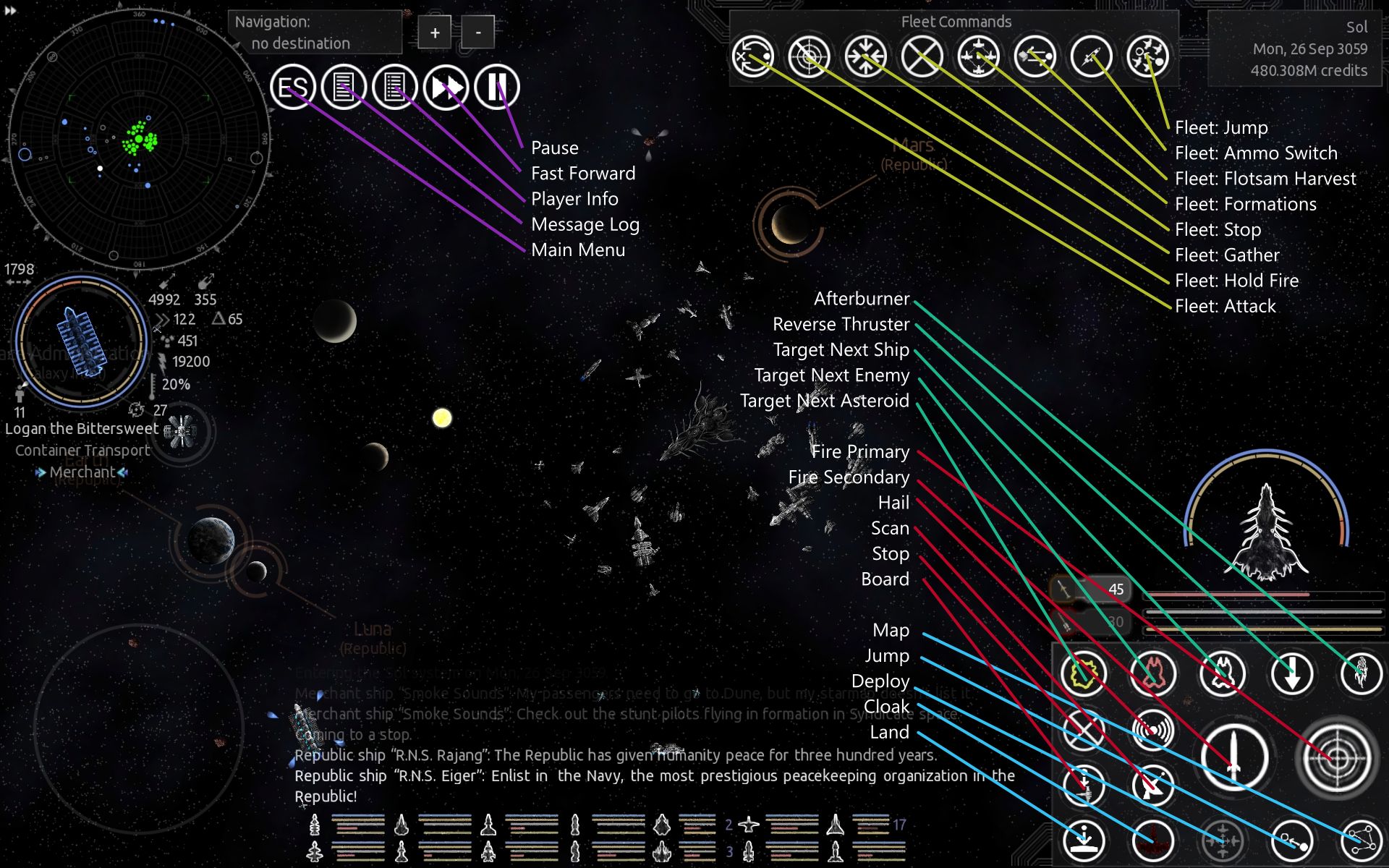
Task: Zoom in with the plus button
Action: [435, 33]
